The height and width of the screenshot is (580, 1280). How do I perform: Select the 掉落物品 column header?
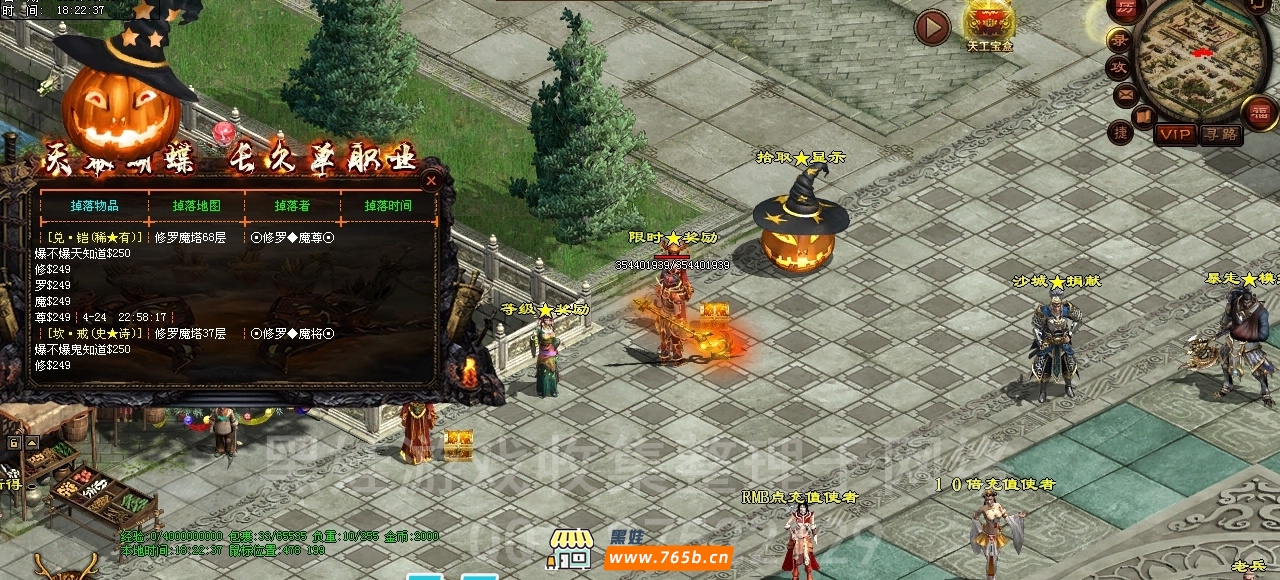coord(95,206)
